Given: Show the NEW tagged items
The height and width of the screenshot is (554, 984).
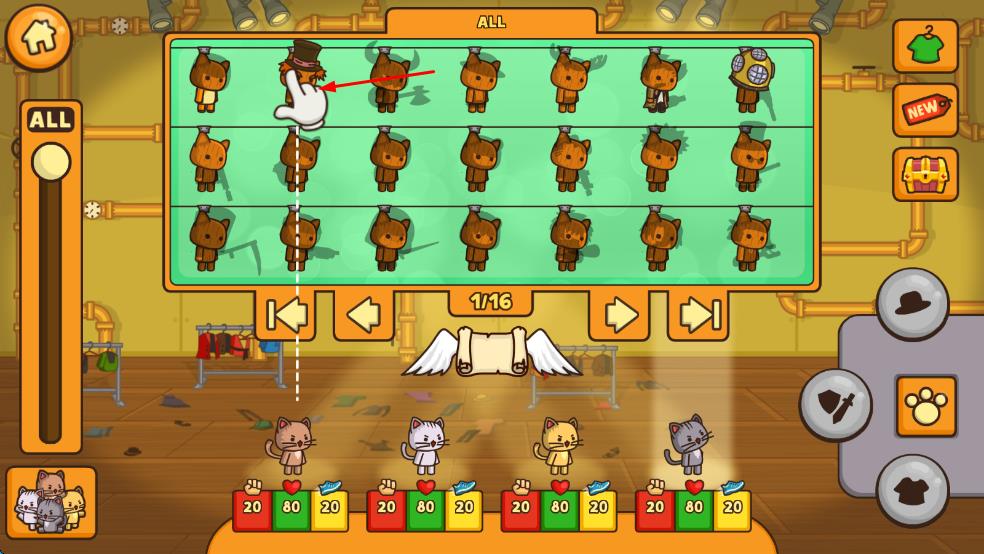Looking at the screenshot, I should click(x=925, y=110).
